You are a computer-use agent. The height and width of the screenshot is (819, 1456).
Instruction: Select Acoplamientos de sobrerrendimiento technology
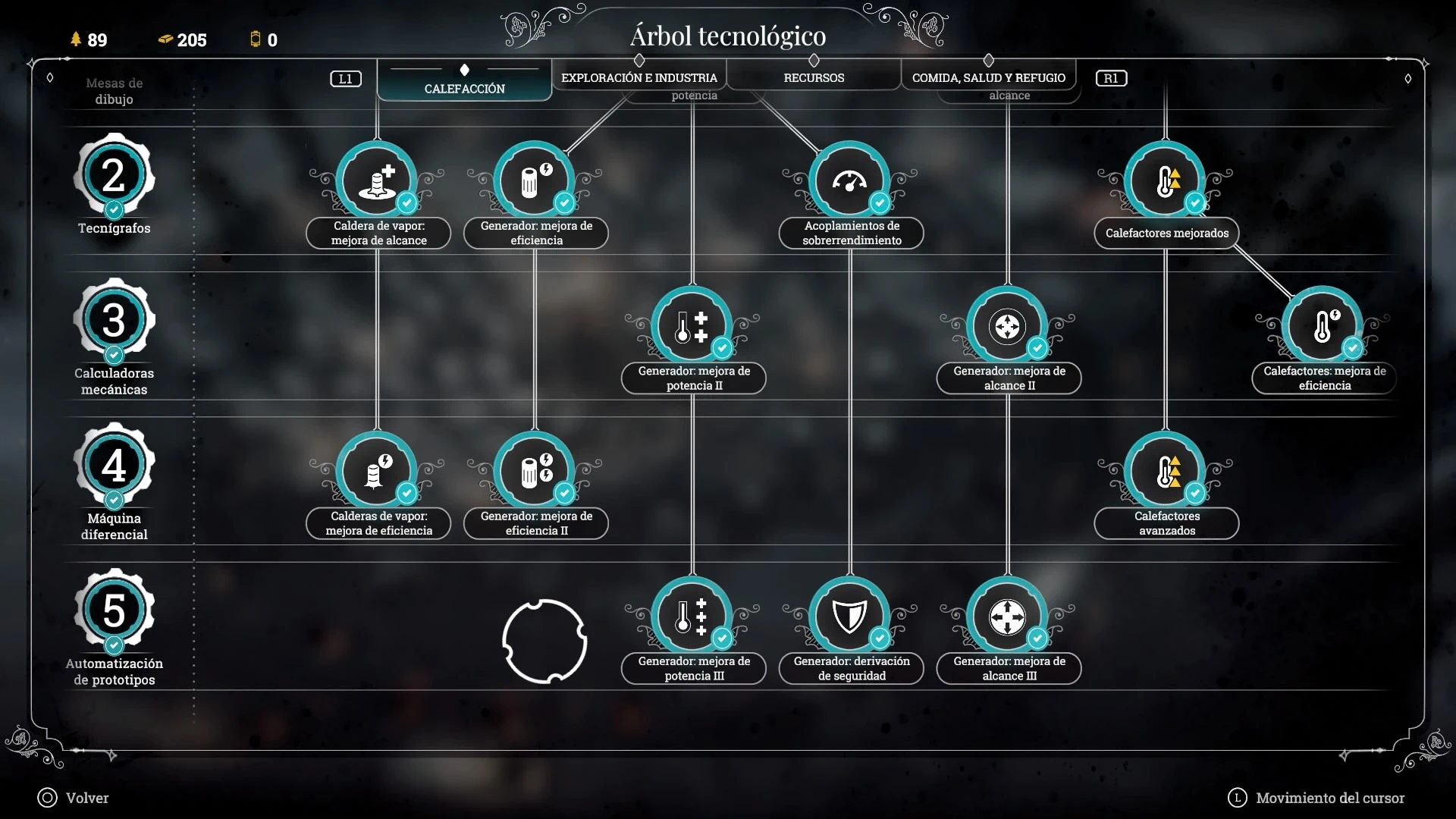[849, 182]
